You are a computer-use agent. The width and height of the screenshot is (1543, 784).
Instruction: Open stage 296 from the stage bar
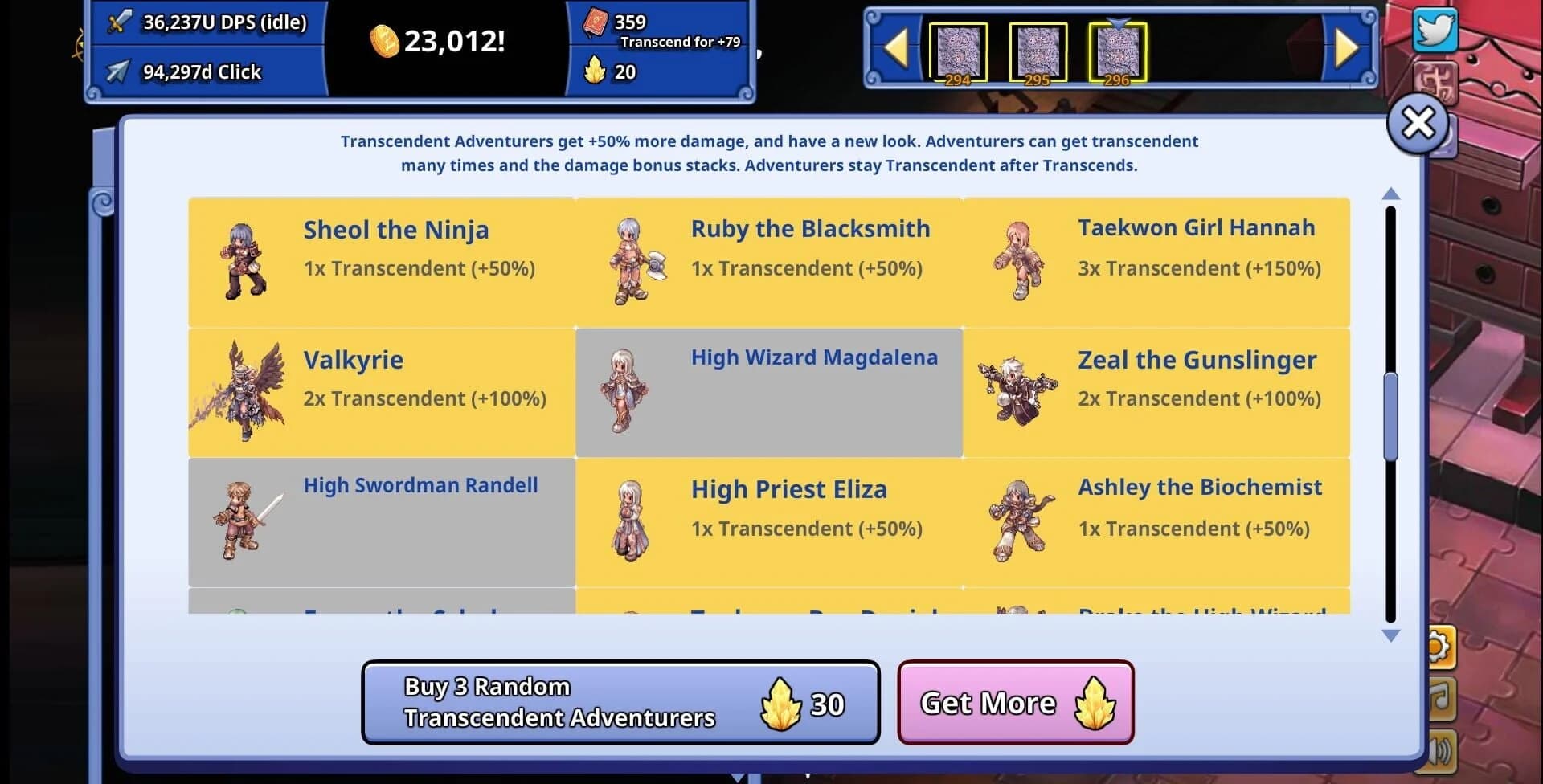pos(1118,51)
